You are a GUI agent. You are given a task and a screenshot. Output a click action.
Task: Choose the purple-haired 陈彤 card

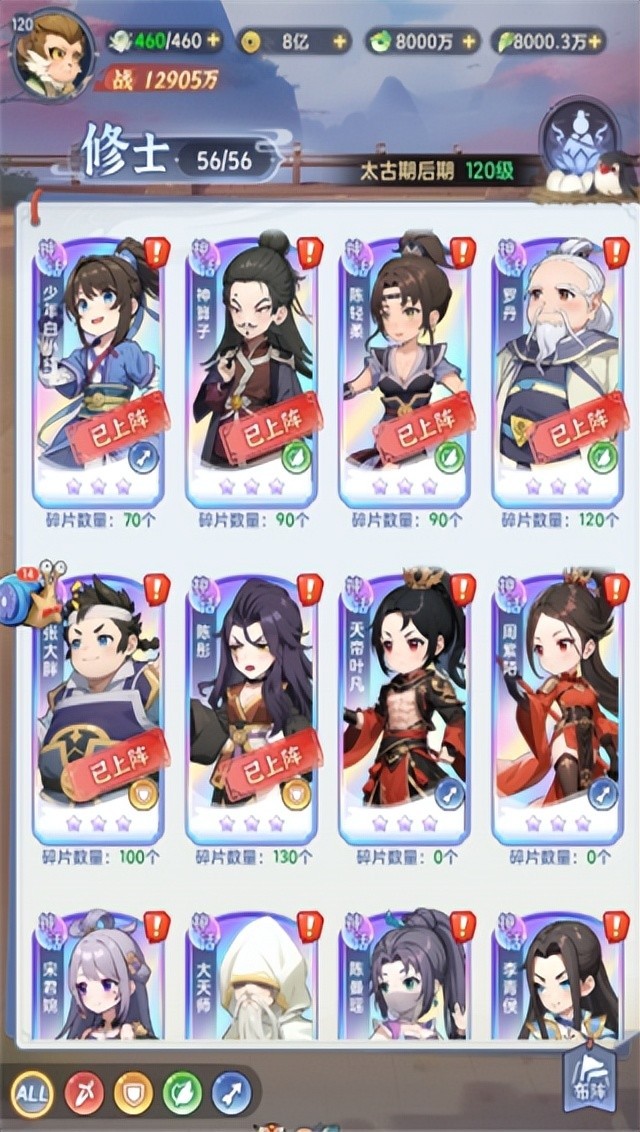[x=252, y=705]
